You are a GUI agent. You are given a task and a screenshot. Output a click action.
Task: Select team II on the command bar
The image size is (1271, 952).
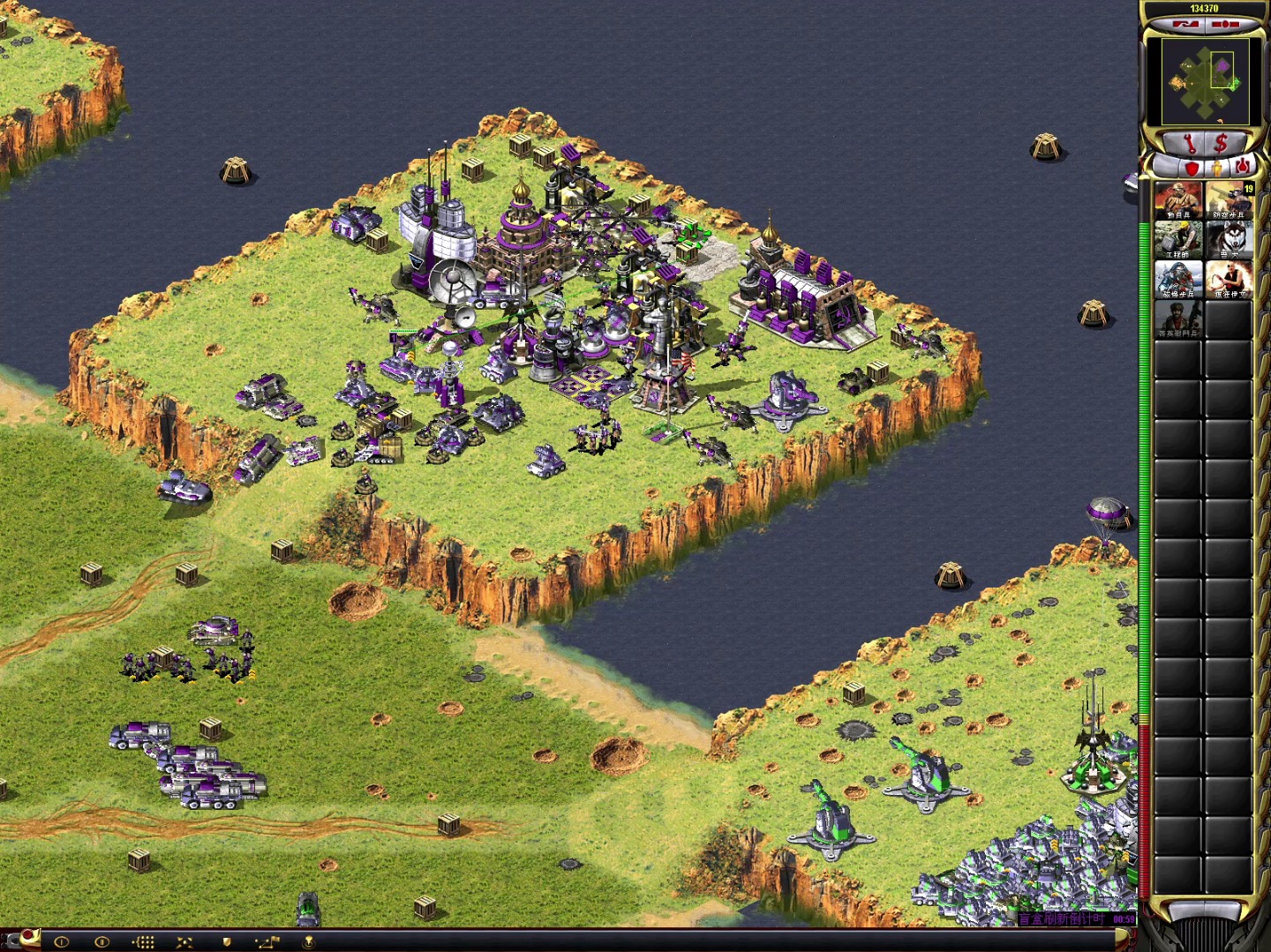pyautogui.click(x=102, y=941)
